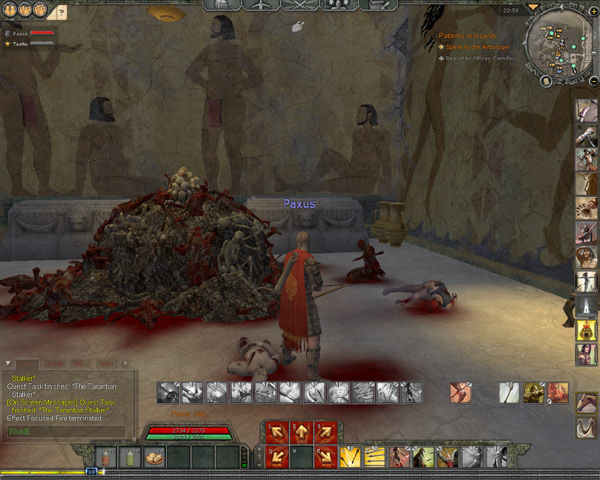This screenshot has width=600, height=480.
Task: Activate the golden helmet skill icon
Action: point(534,393)
